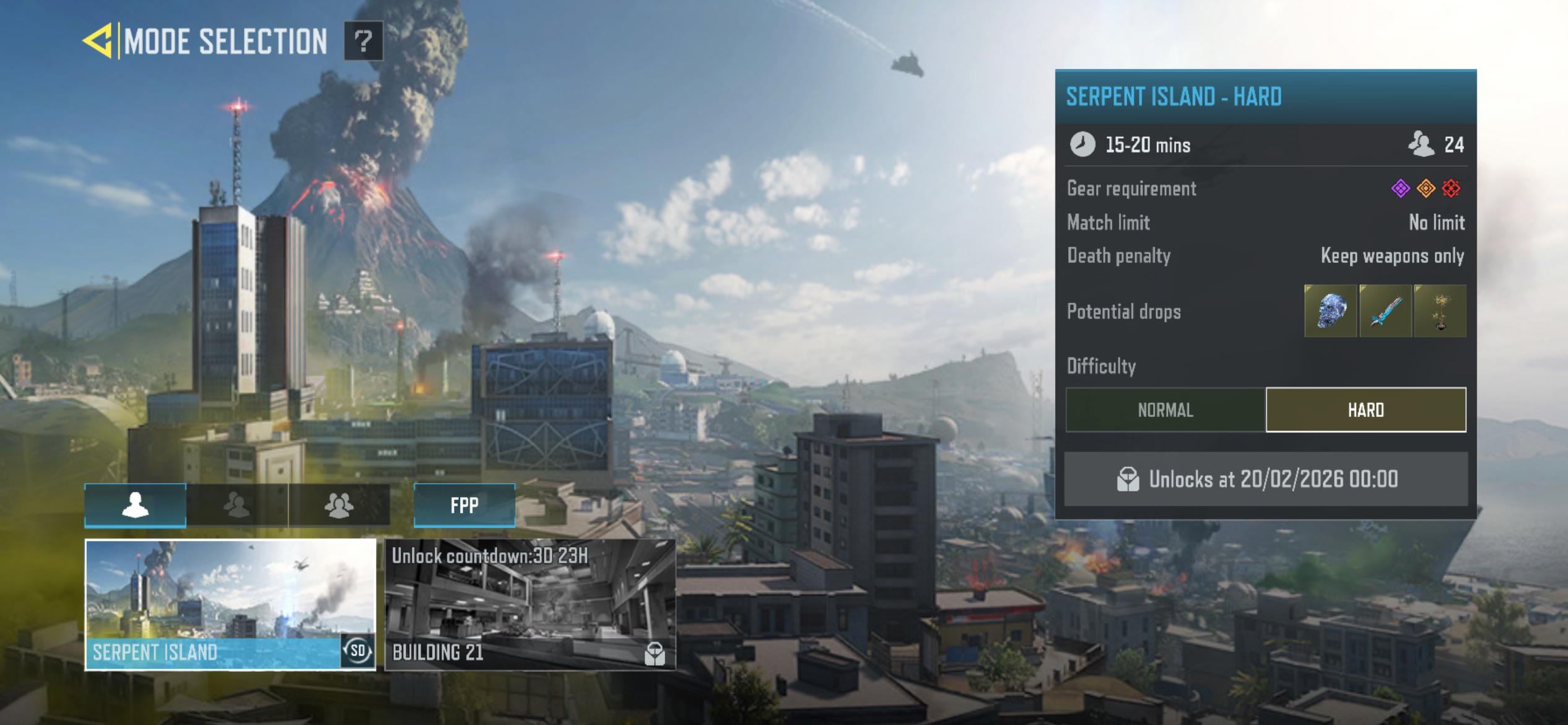Screen dimensions: 1568x725
Task: Go back using the yellow arrow
Action: coord(98,41)
